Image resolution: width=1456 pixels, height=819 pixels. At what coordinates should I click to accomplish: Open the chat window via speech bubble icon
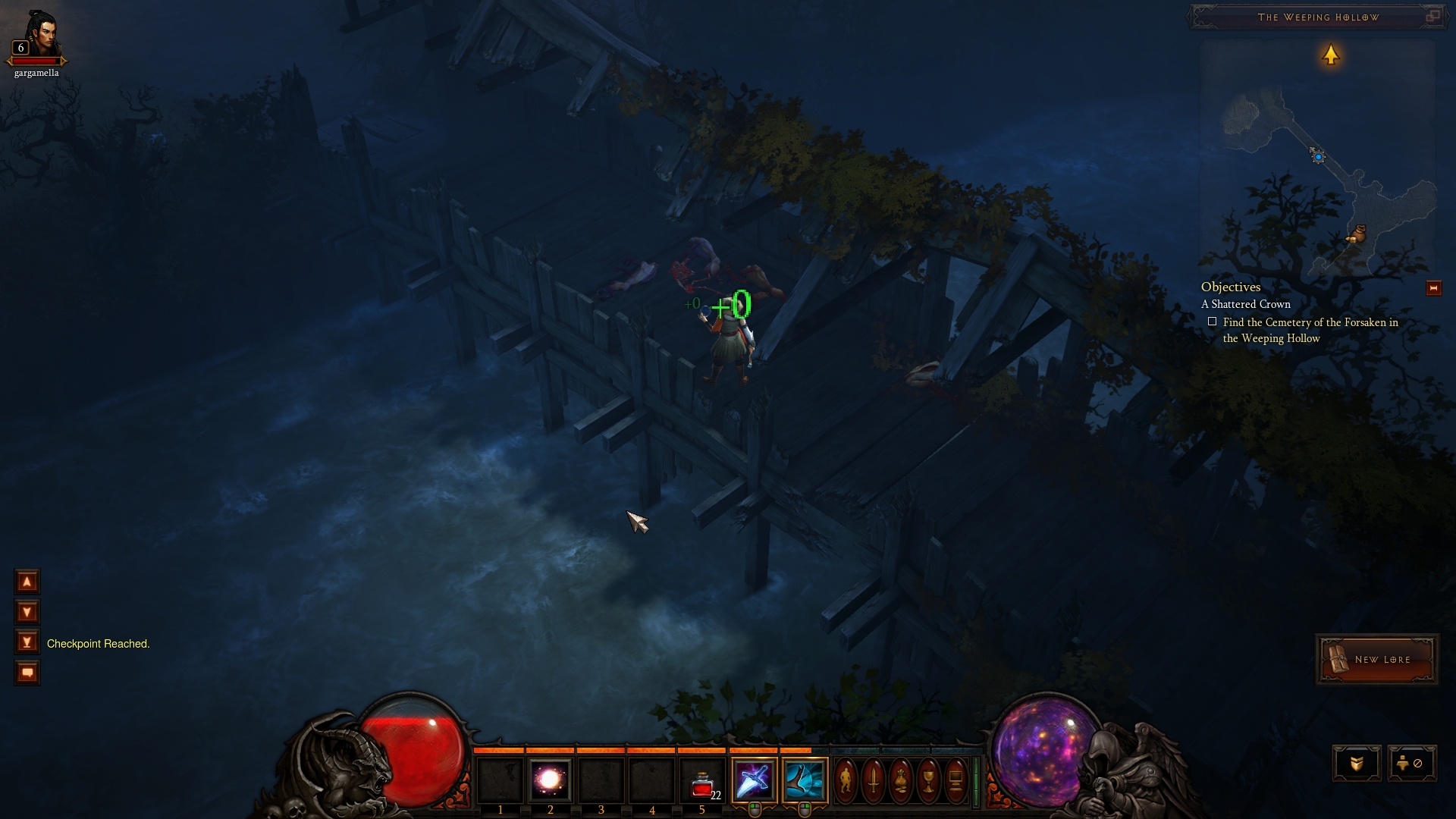click(x=27, y=672)
